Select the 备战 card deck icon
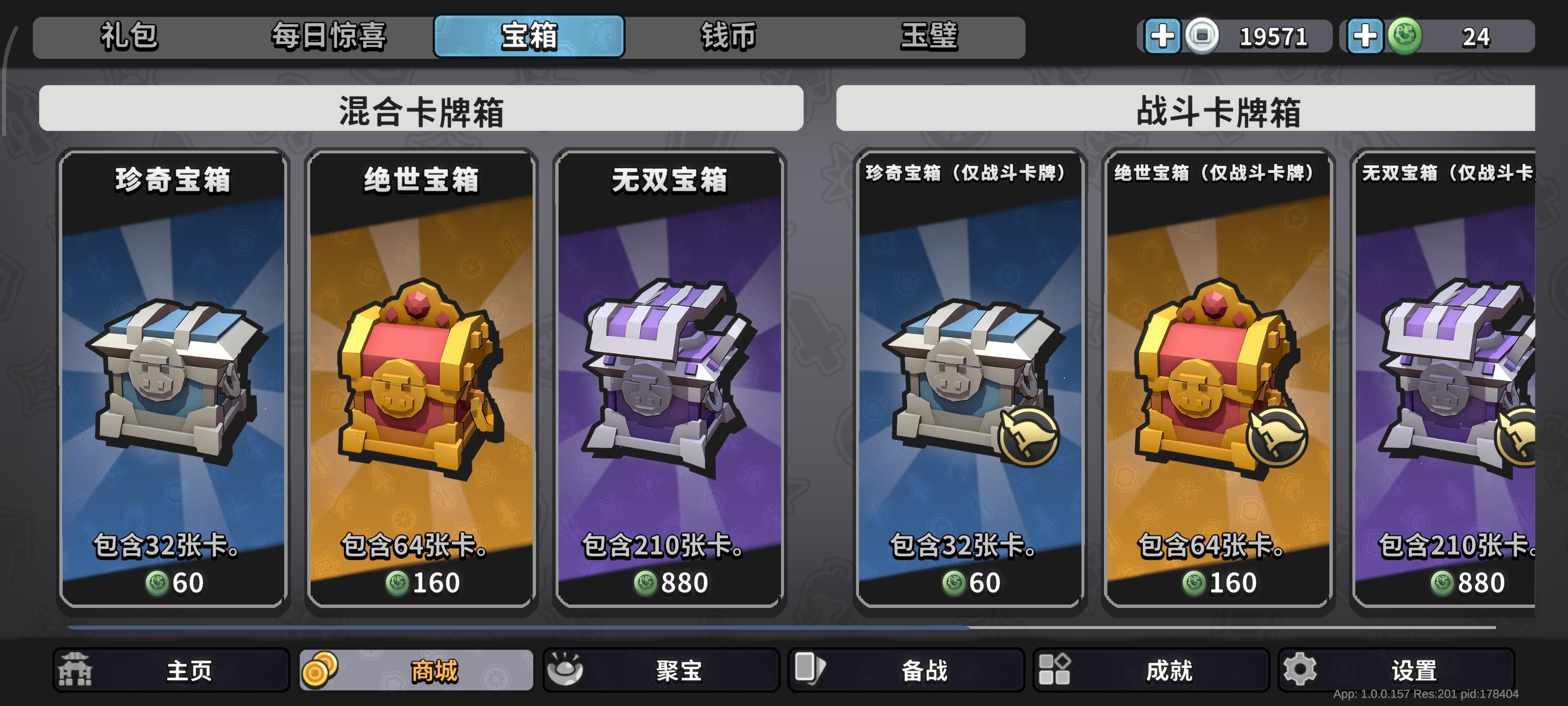This screenshot has height=706, width=1568. tap(809, 670)
